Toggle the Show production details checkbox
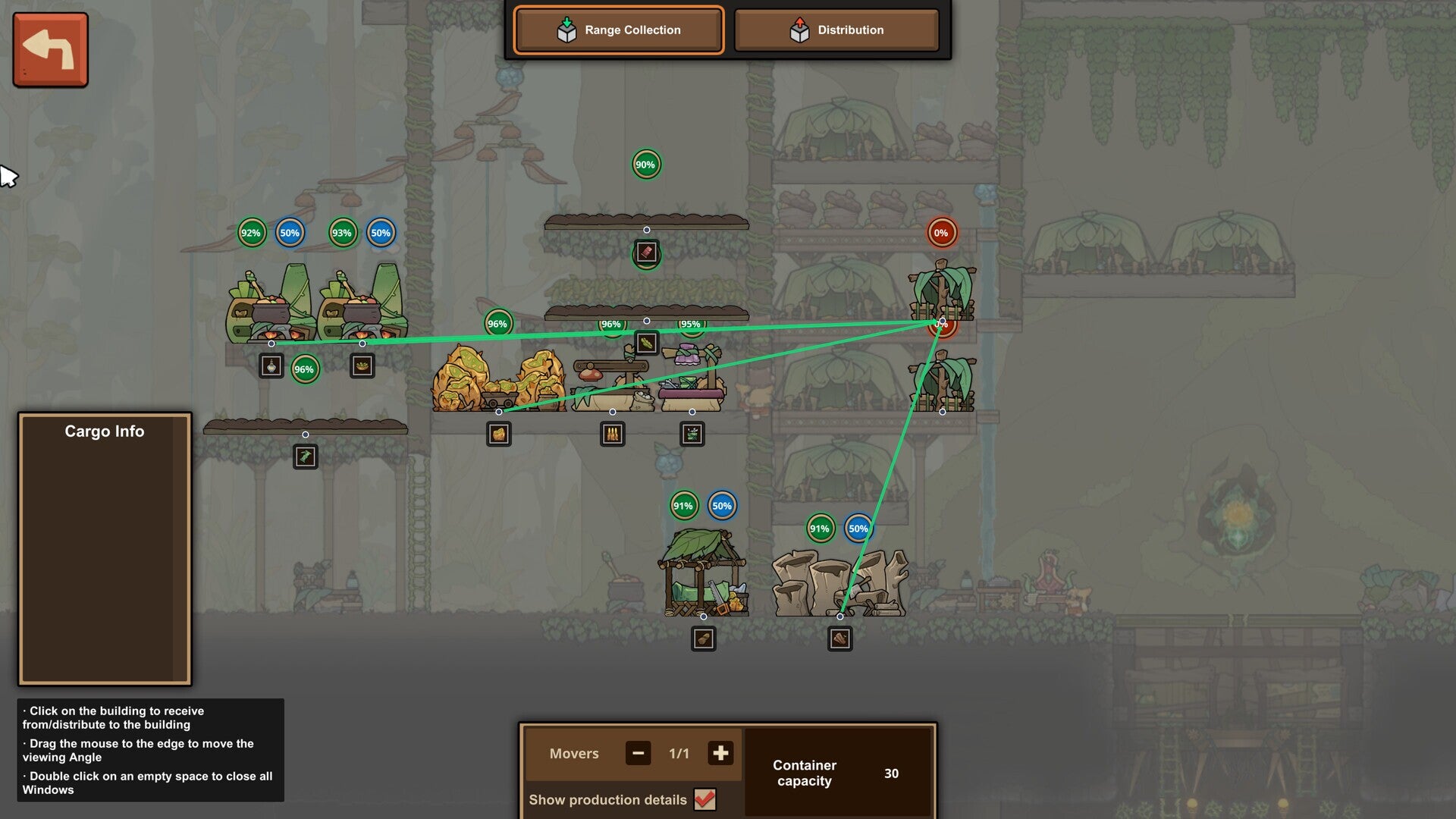1456x819 pixels. pyautogui.click(x=707, y=799)
